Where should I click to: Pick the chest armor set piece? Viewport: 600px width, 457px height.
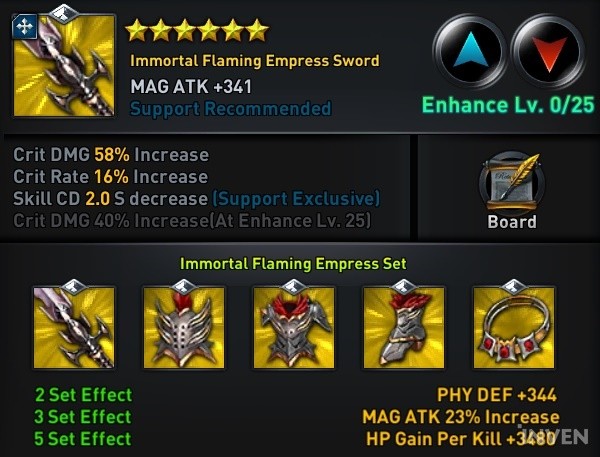click(x=293, y=328)
